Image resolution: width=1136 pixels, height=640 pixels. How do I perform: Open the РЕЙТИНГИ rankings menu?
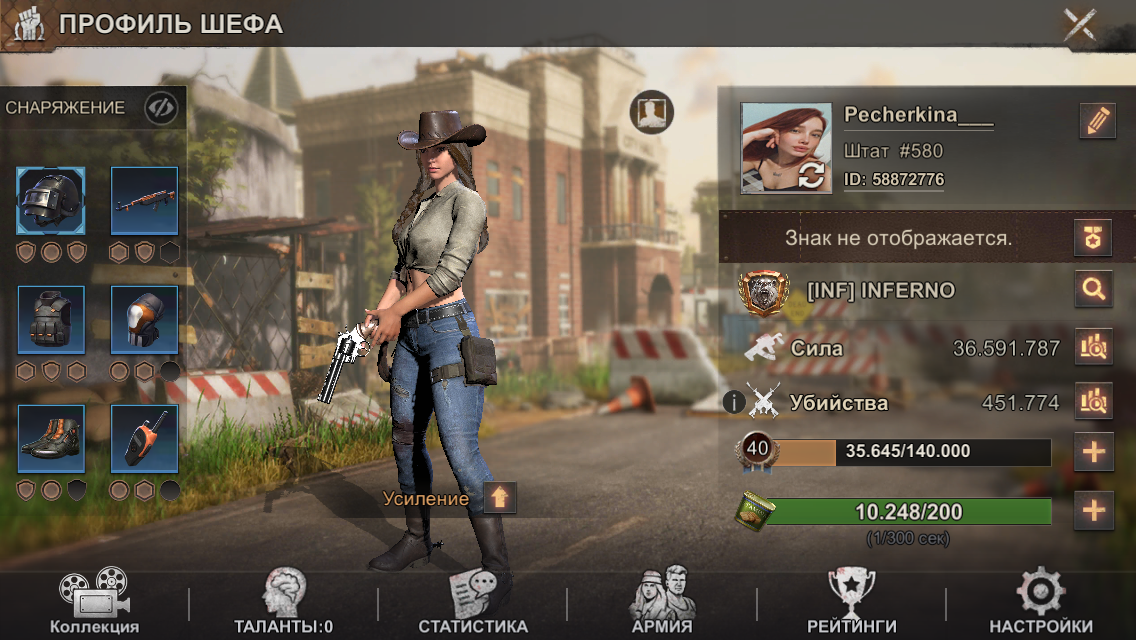(x=852, y=604)
